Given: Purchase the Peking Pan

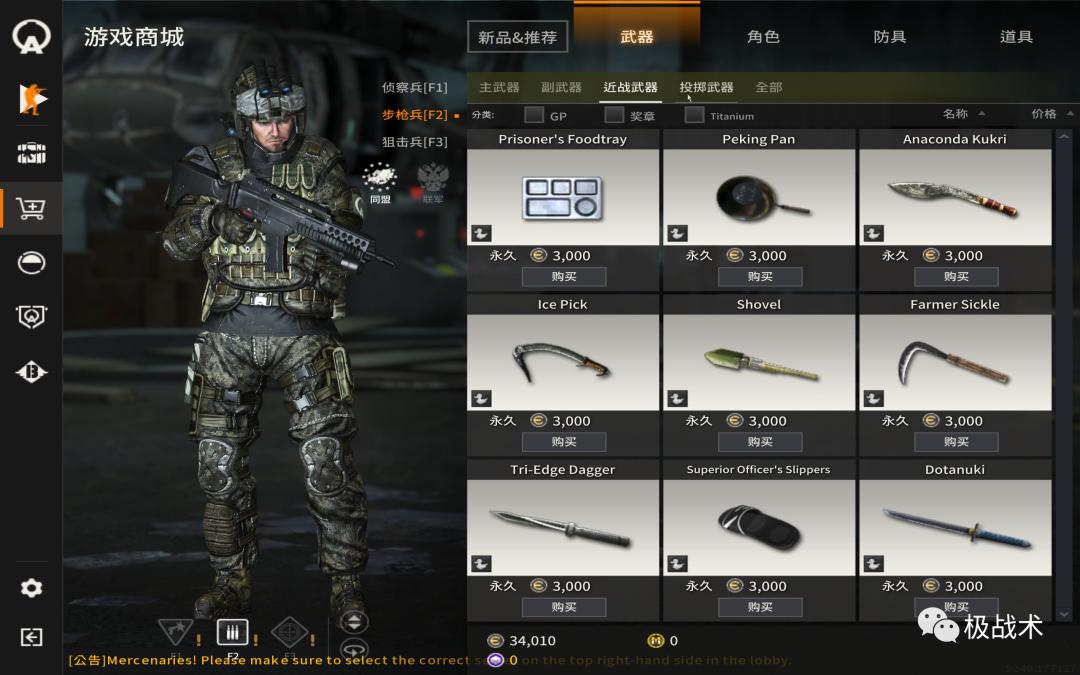Looking at the screenshot, I should [x=759, y=276].
